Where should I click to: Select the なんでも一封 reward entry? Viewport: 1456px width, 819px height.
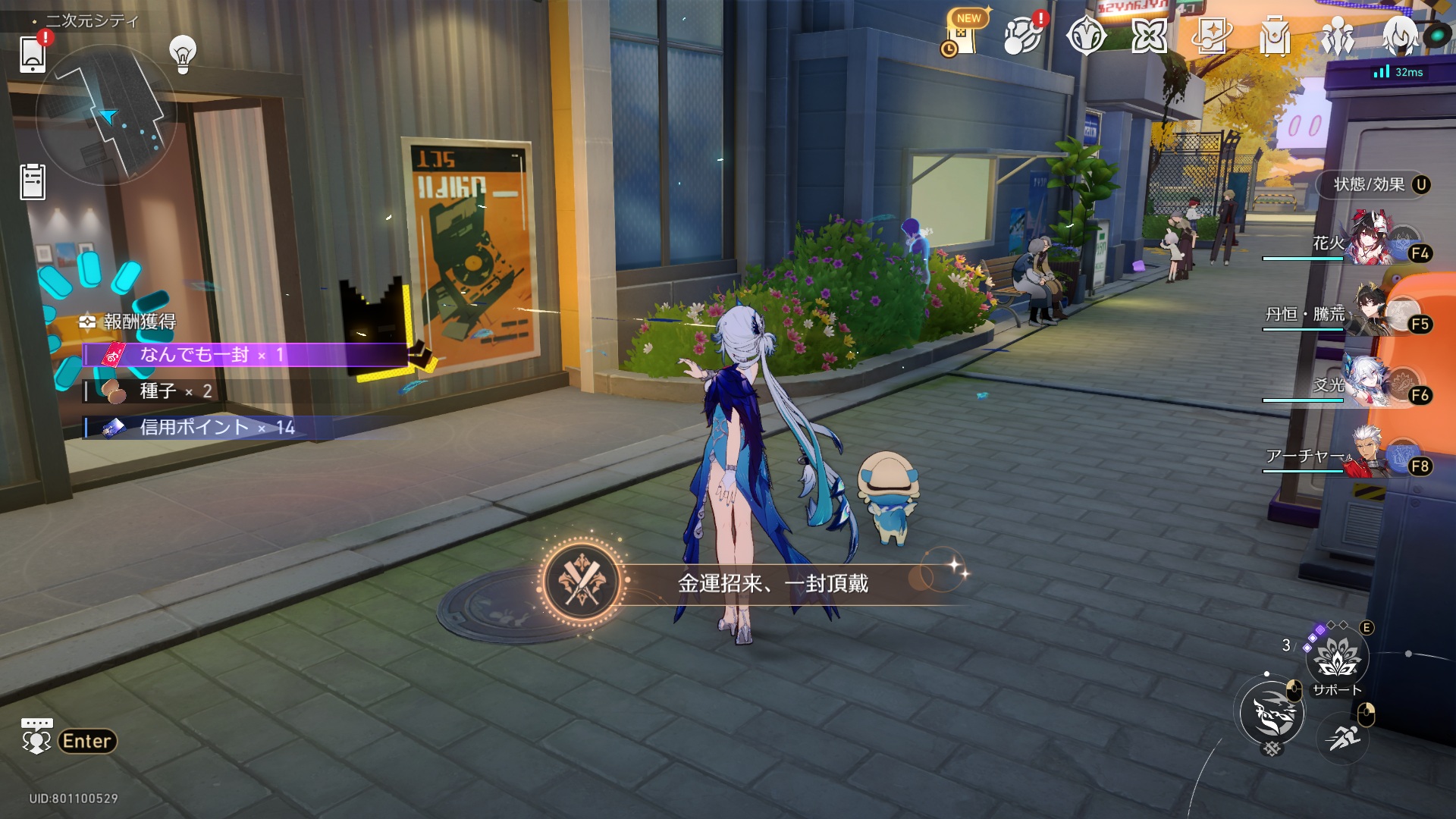[244, 354]
